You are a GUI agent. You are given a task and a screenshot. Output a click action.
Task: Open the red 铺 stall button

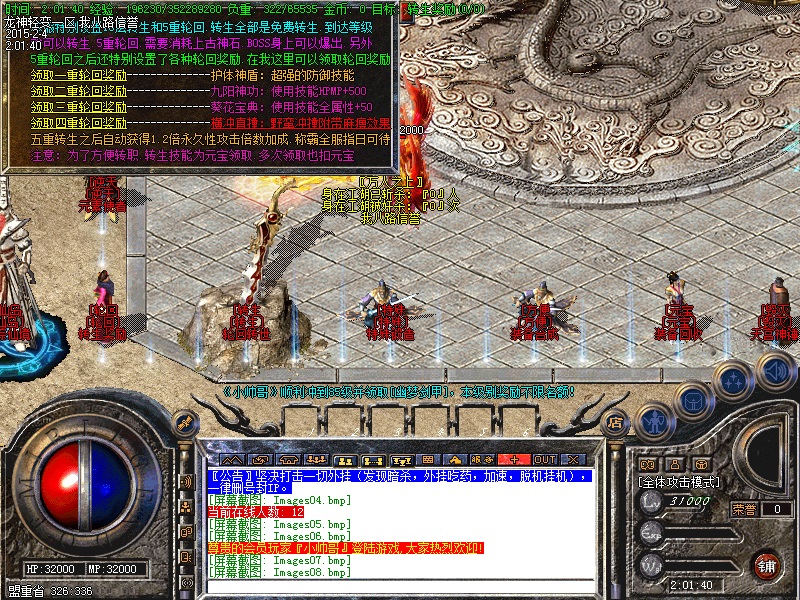click(x=766, y=564)
